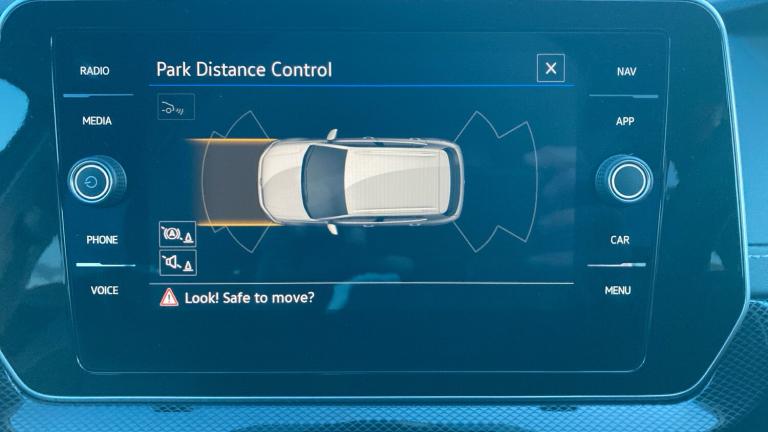The image size is (768, 432).
Task: Tap the small park assist icon under the title
Action: tap(176, 106)
